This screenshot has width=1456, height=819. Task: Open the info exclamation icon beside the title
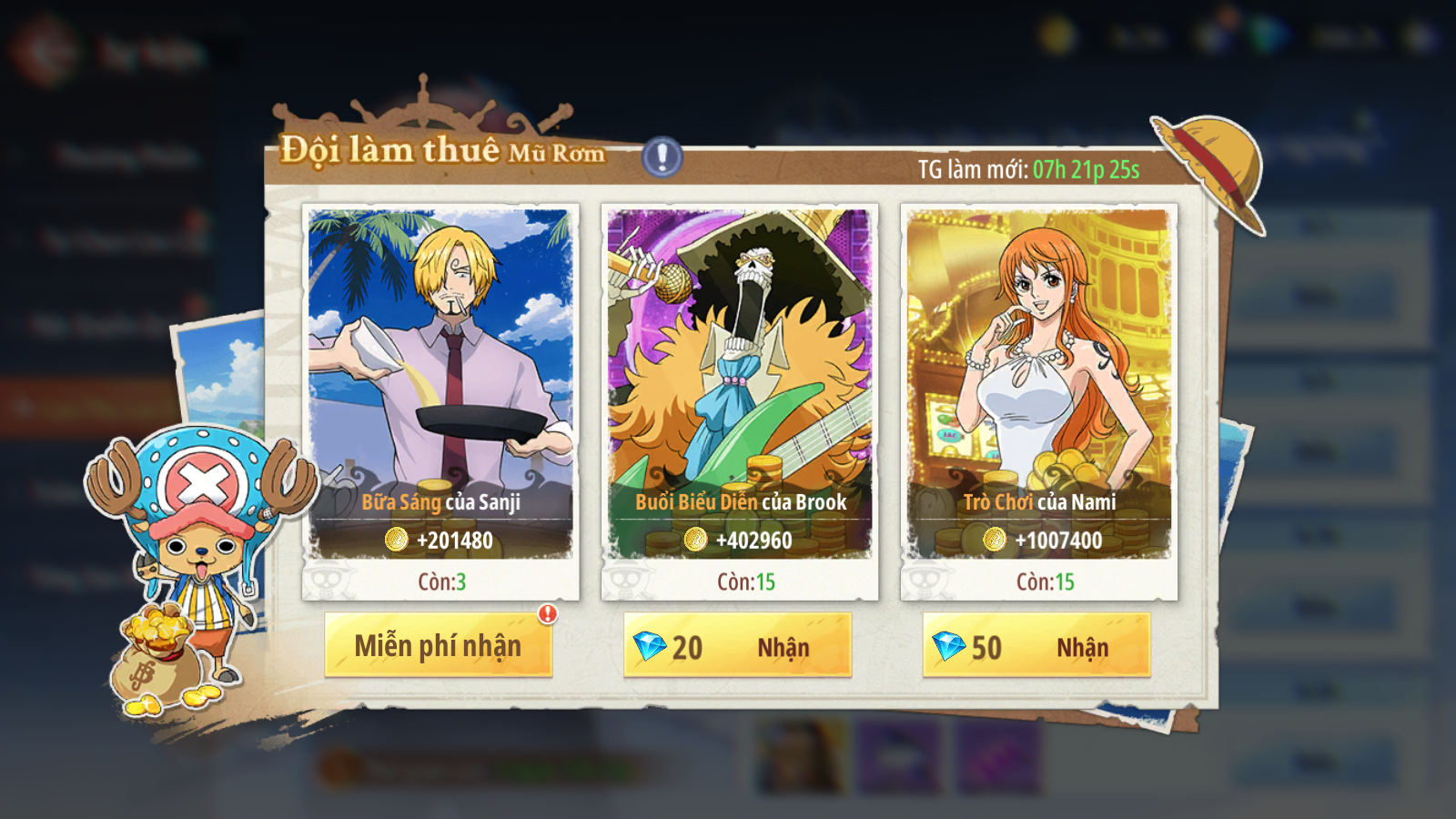point(662,157)
